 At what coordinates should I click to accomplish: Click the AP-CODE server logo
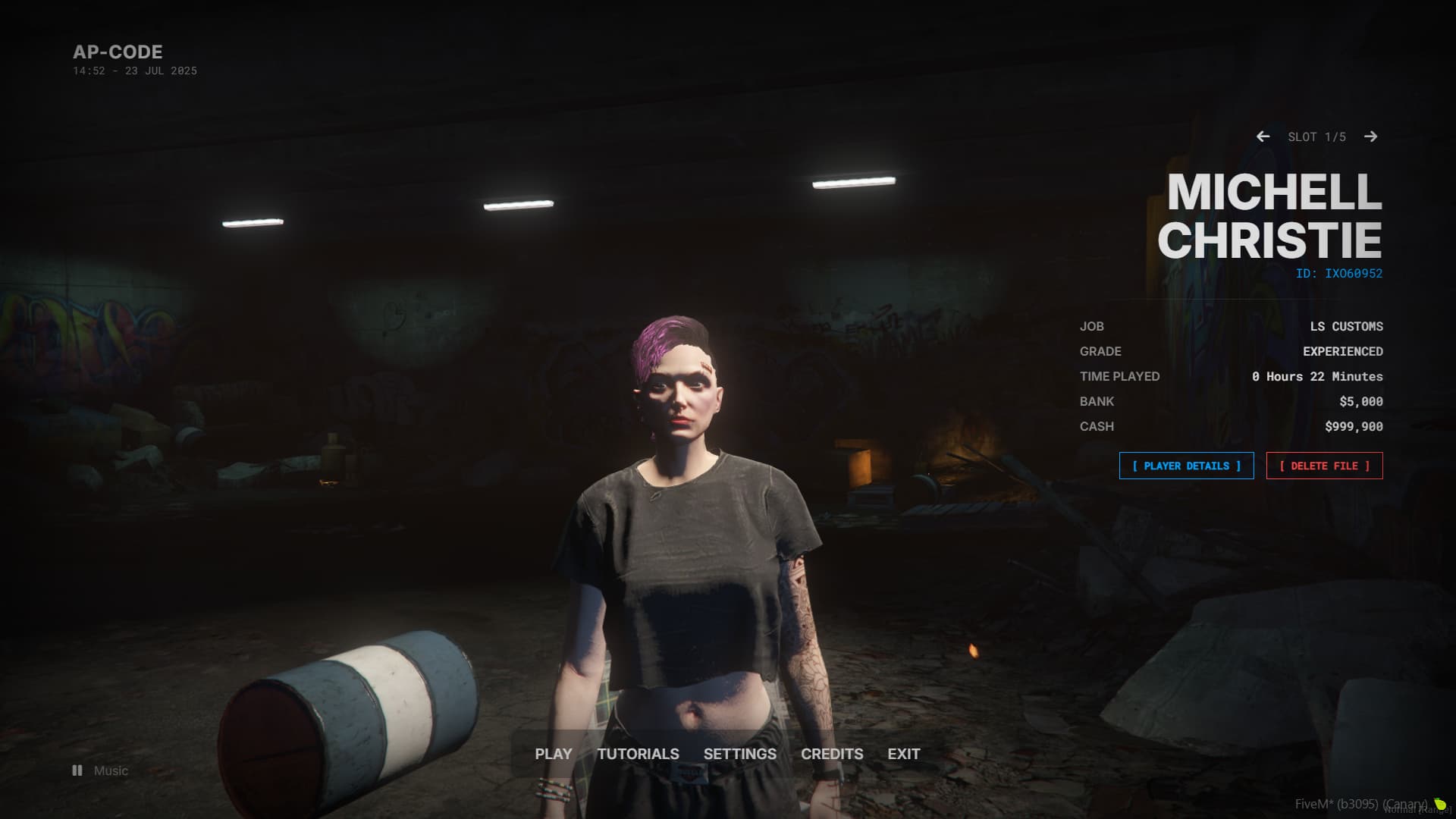tap(118, 52)
